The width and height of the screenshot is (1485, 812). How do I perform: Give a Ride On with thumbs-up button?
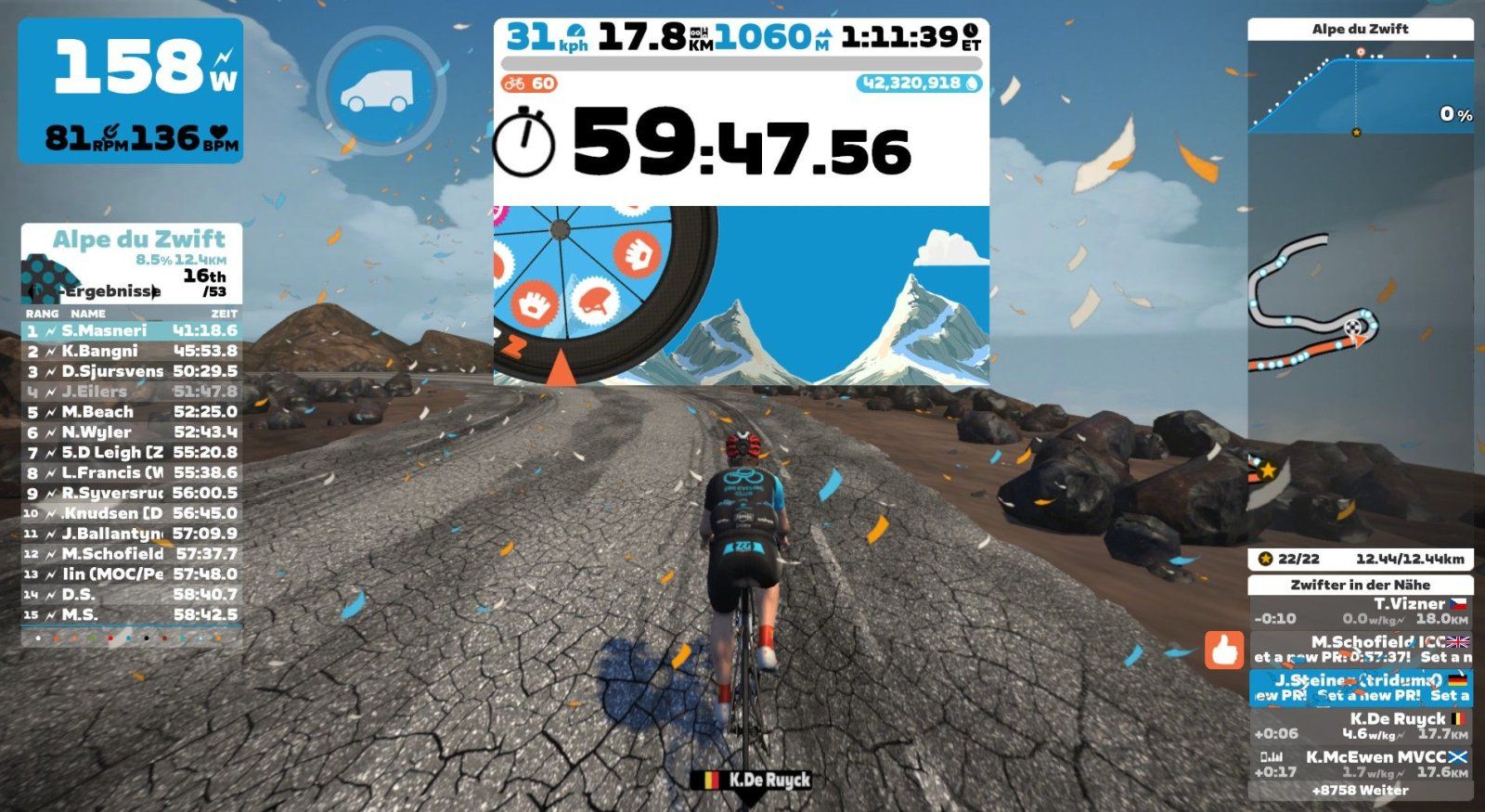1224,650
